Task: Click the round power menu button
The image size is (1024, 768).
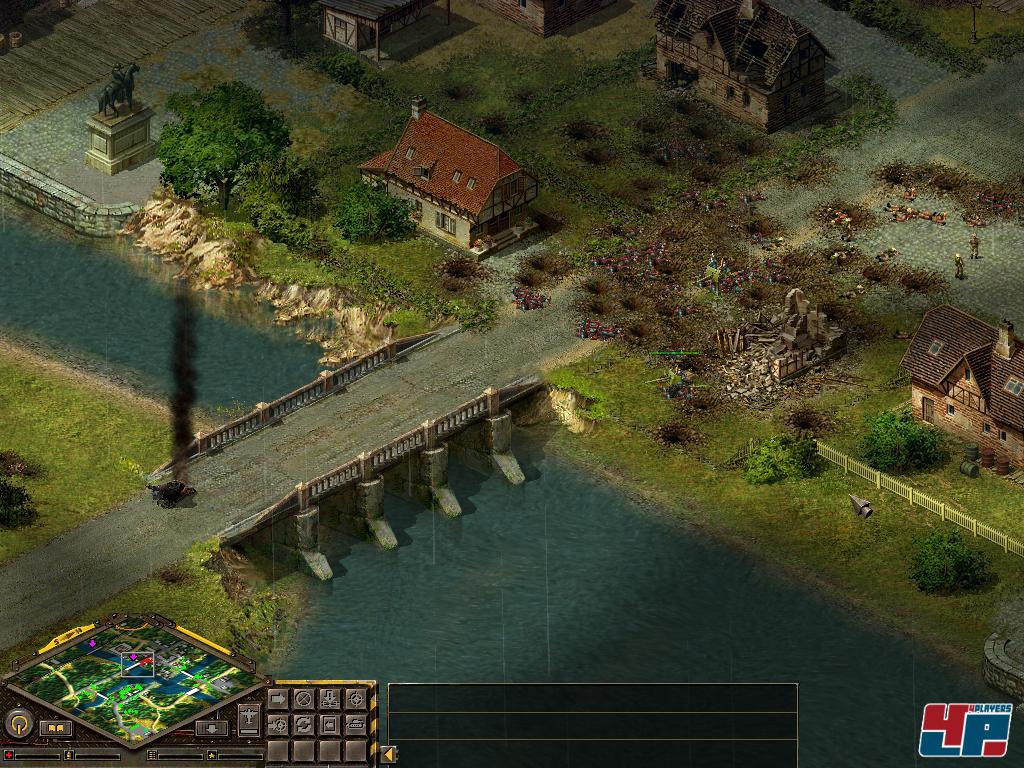Action: coord(18,724)
